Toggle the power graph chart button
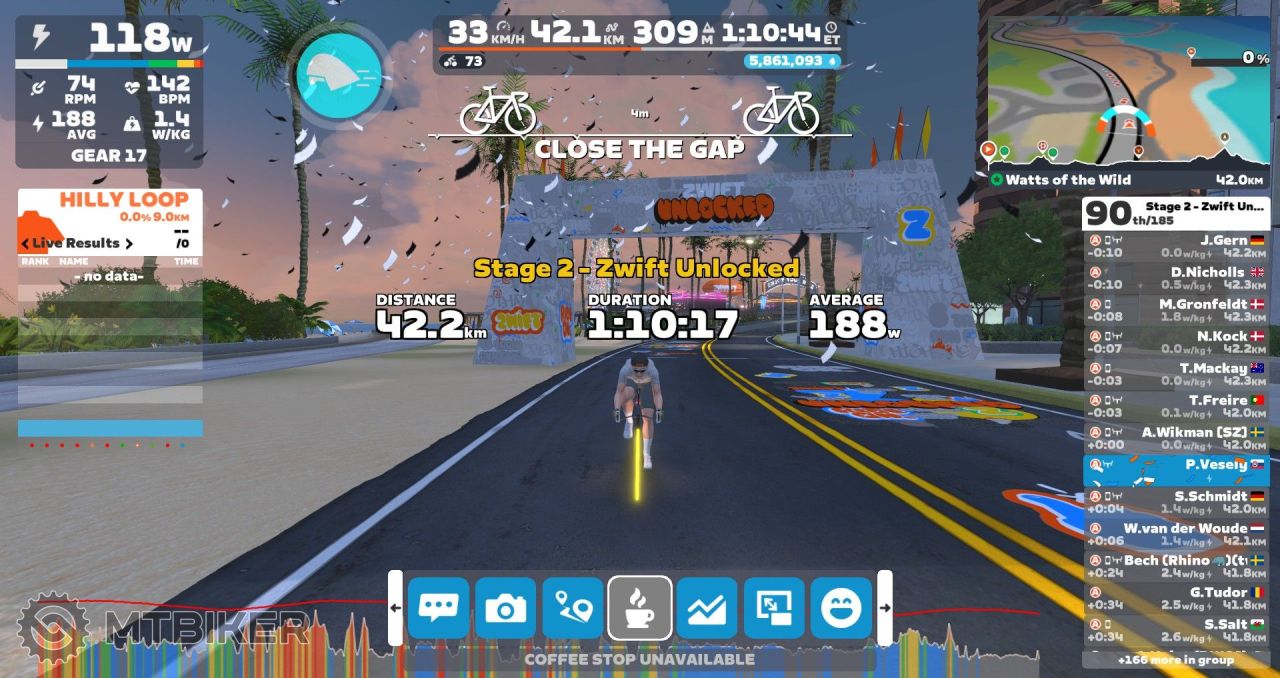 tap(707, 608)
